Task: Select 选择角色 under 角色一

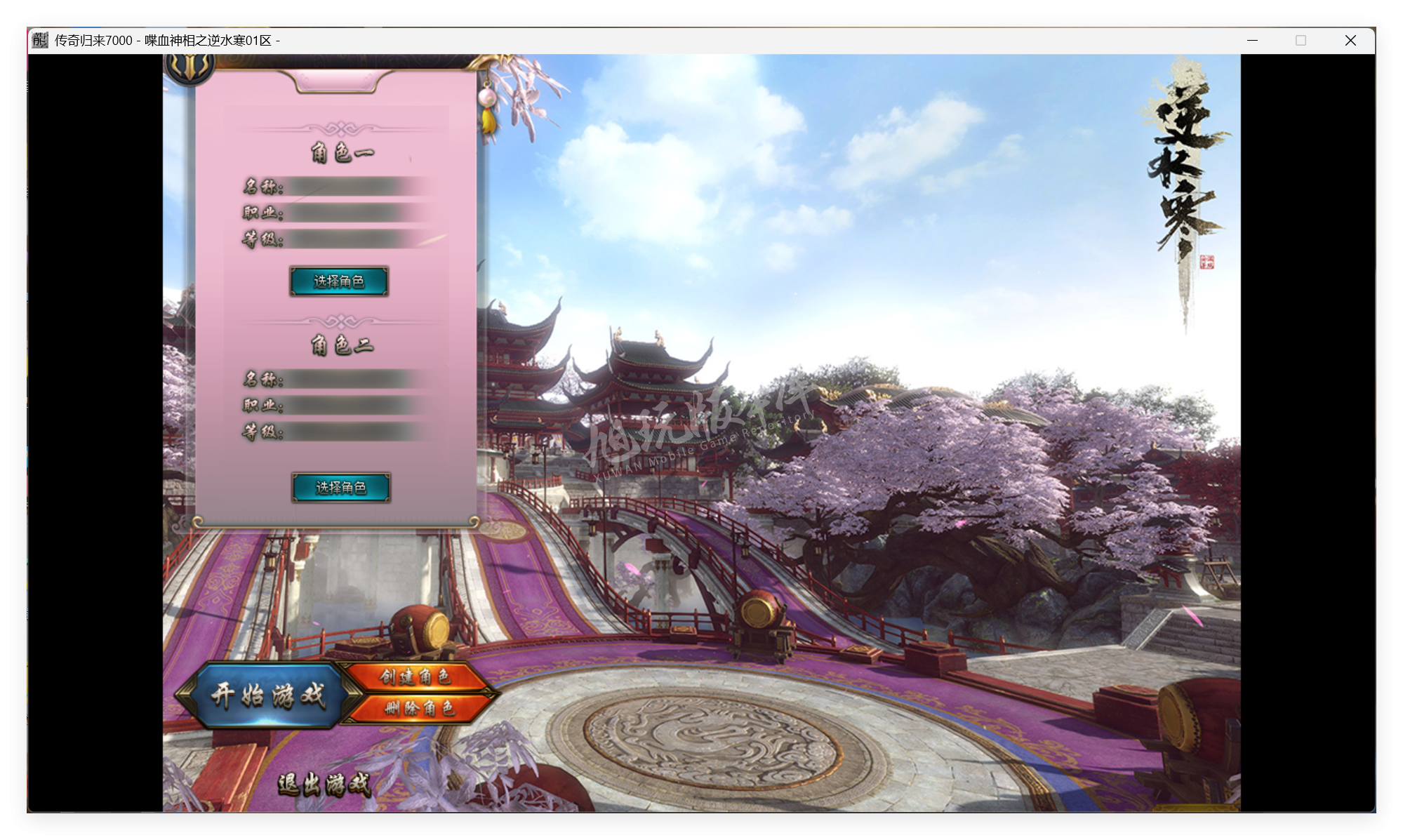Action: tap(340, 281)
